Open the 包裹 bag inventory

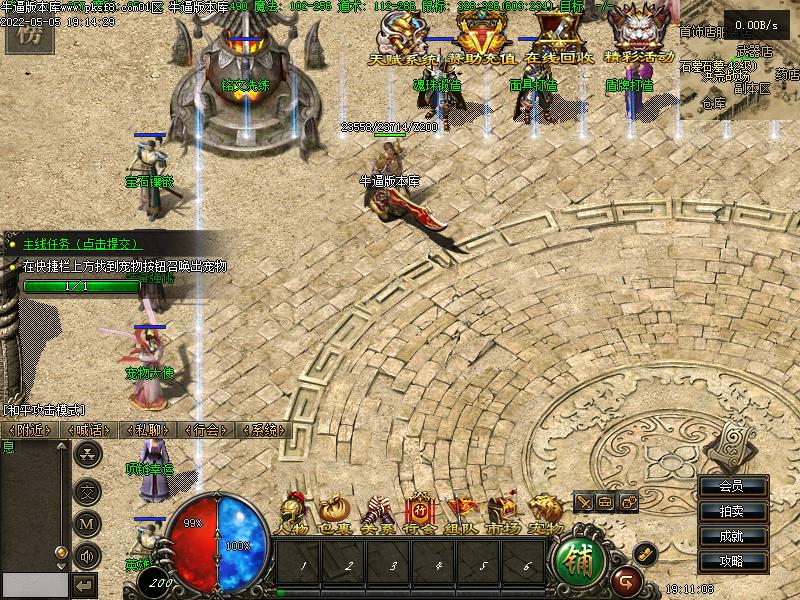335,514
